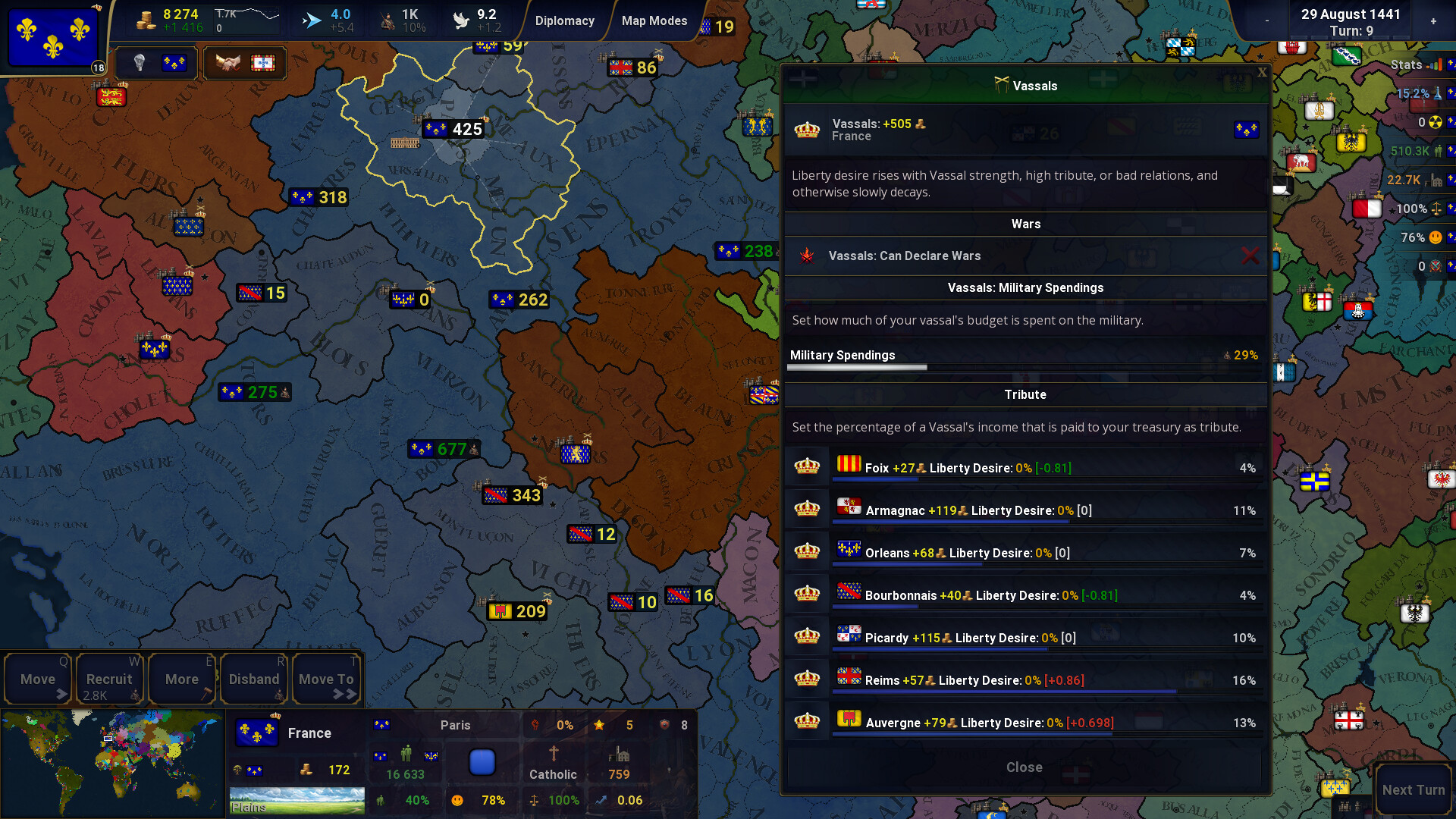
Task: Open the Stats bar chart icon
Action: [1433, 64]
